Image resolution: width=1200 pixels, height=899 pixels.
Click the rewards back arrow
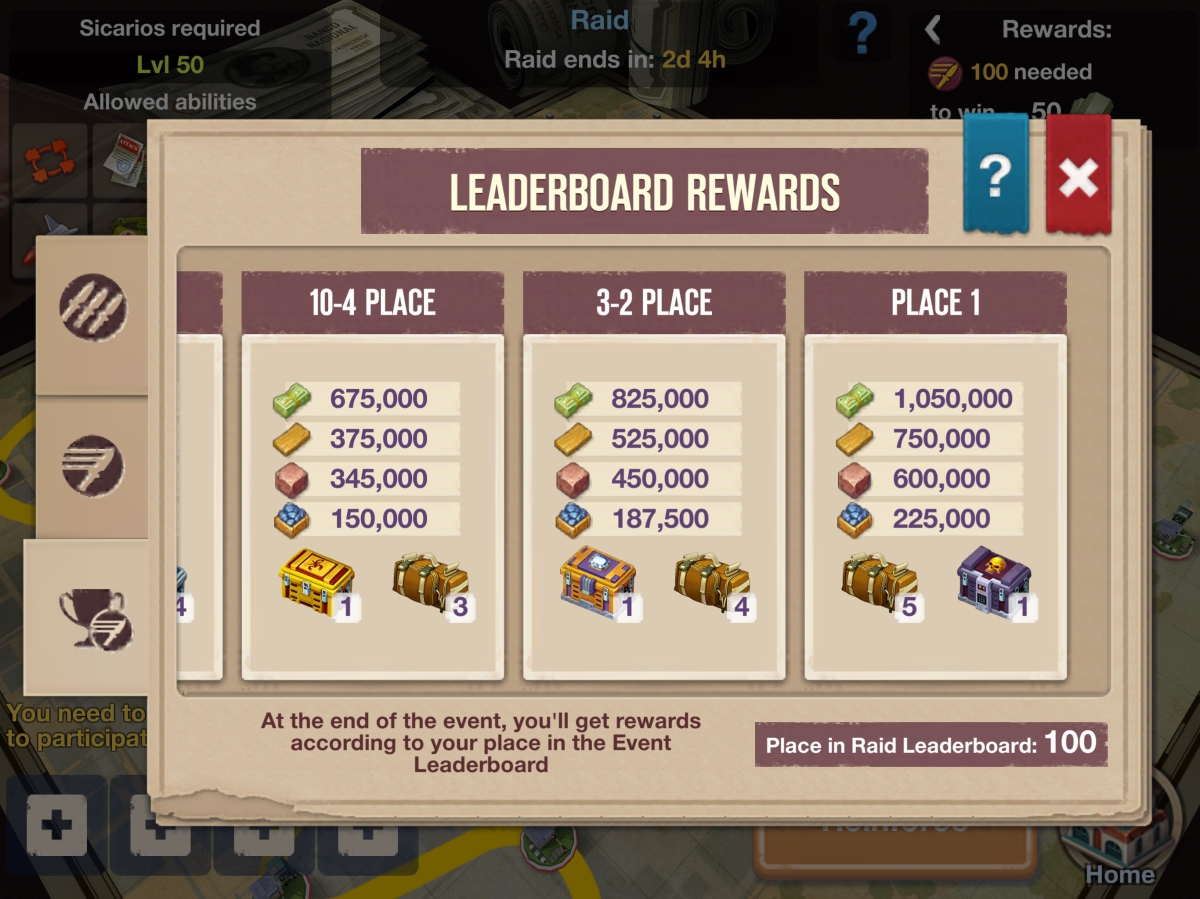[x=933, y=29]
